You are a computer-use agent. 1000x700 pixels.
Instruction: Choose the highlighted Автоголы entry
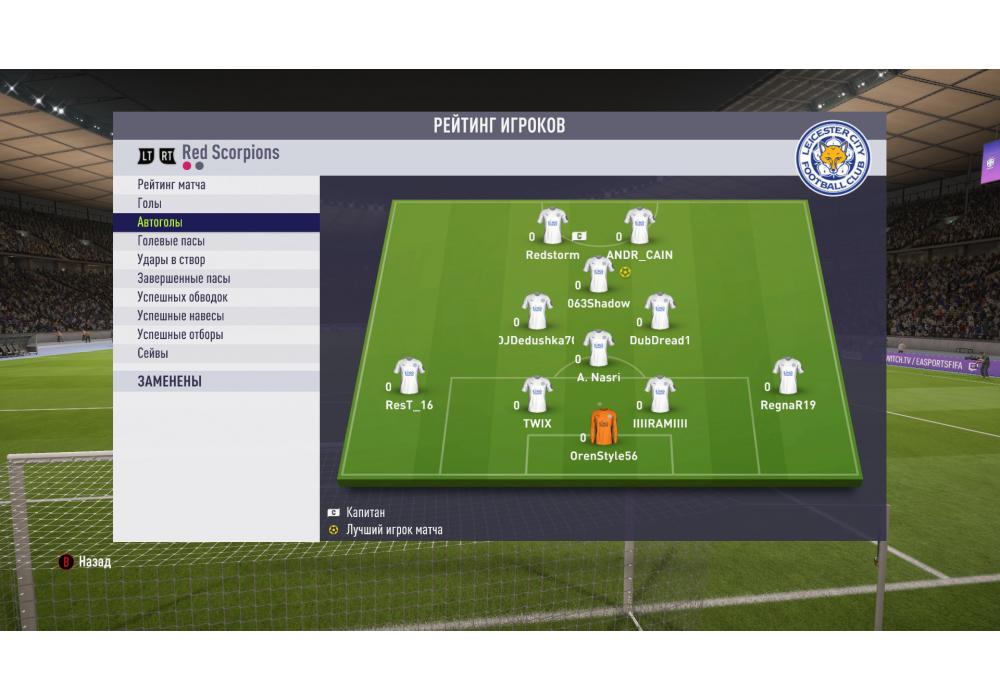(x=160, y=223)
